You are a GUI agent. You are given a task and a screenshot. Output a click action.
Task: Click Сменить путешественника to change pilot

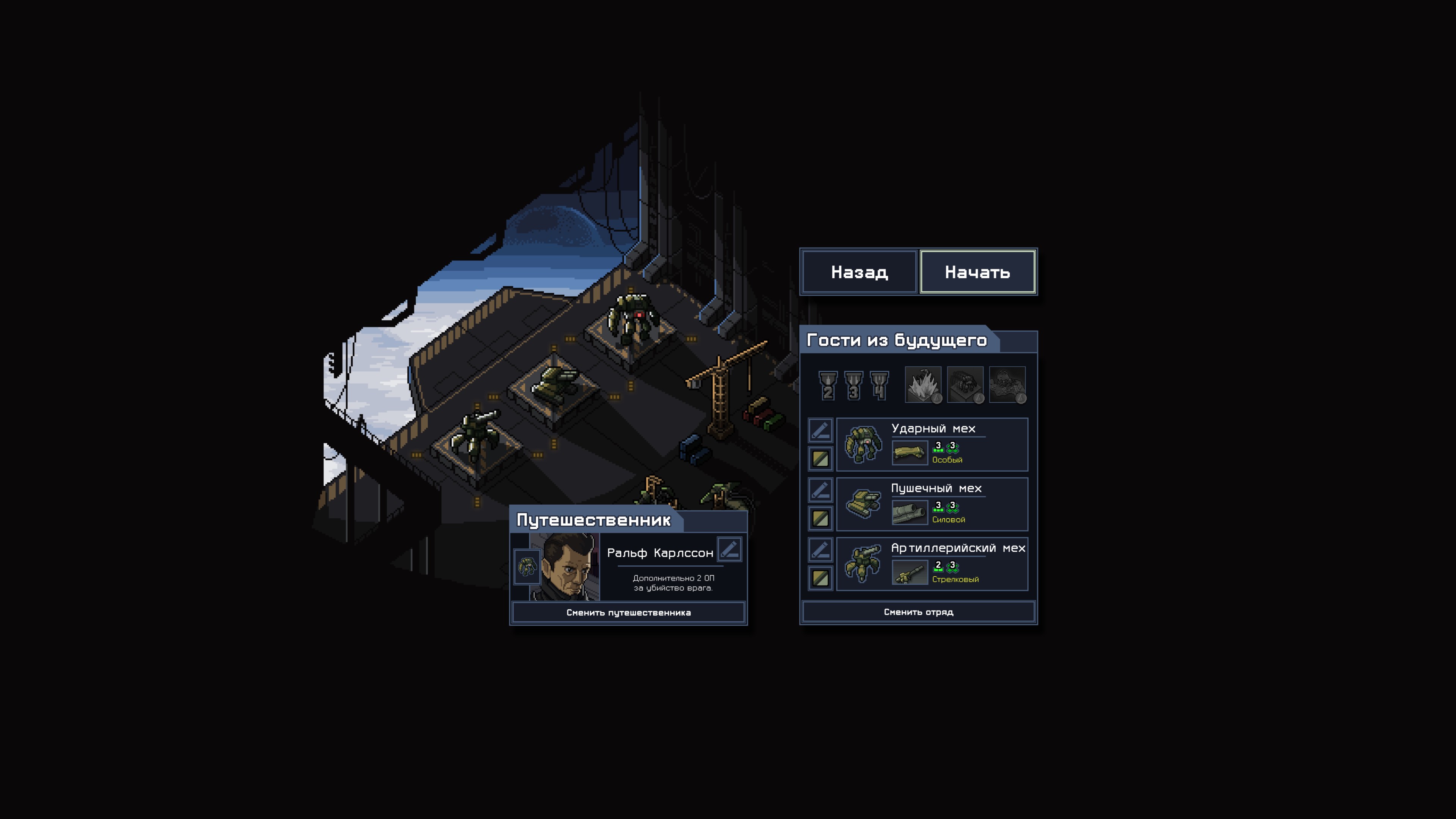click(628, 613)
